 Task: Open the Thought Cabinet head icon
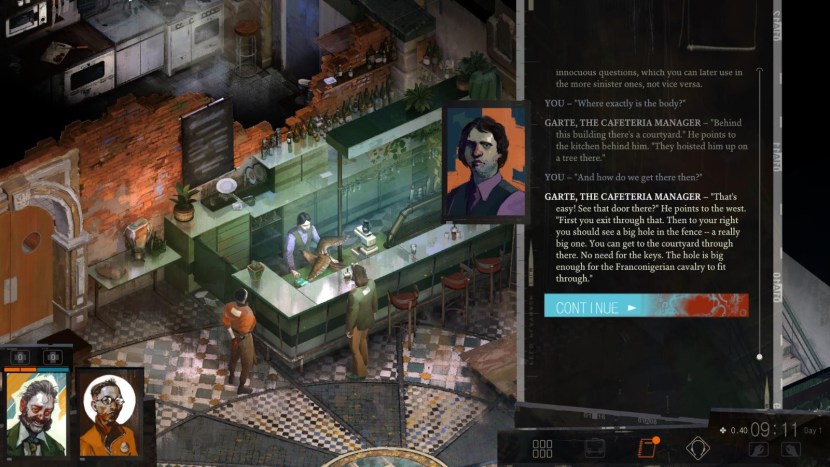[697, 448]
